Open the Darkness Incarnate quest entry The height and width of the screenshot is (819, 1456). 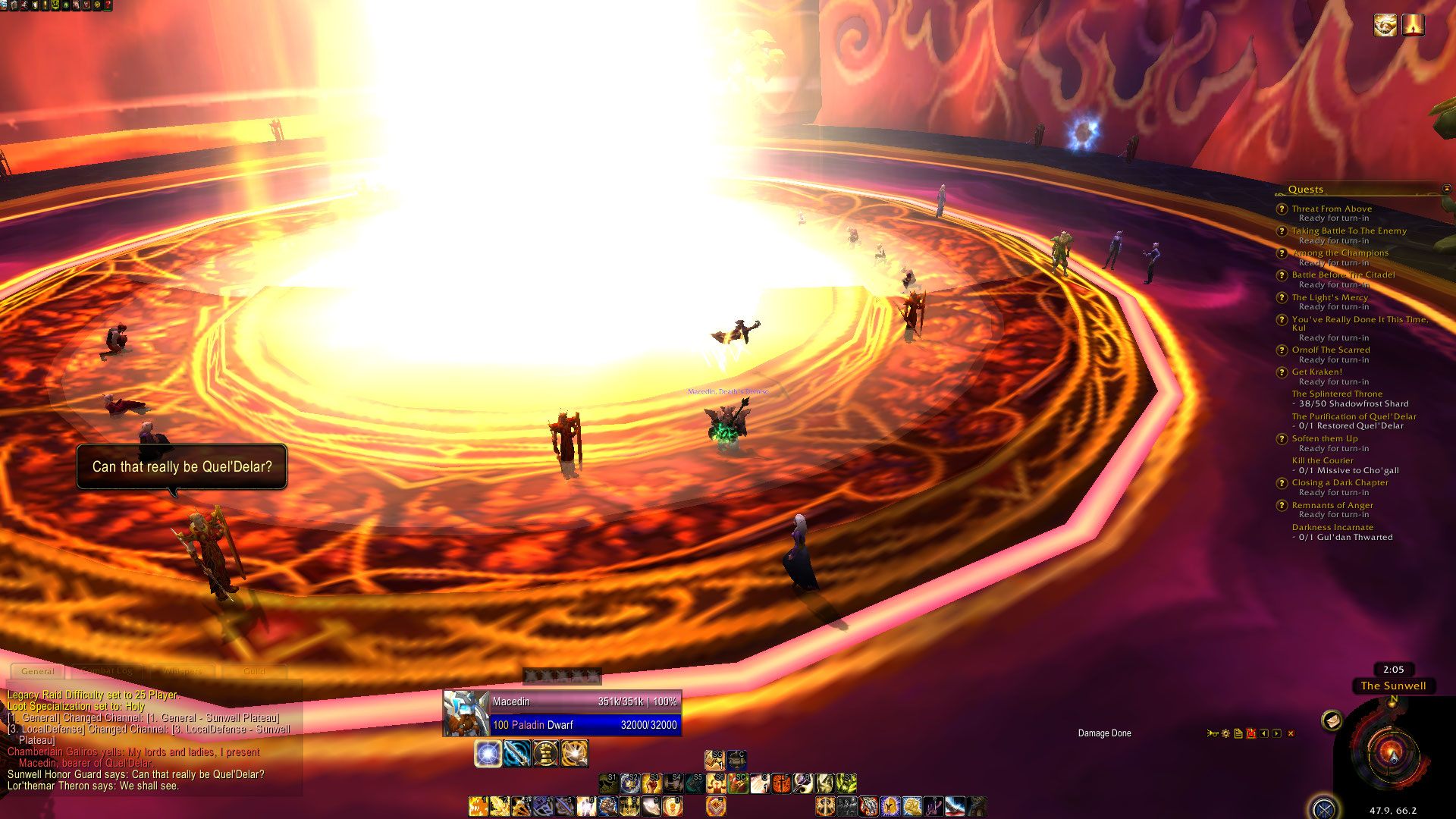[x=1332, y=527]
